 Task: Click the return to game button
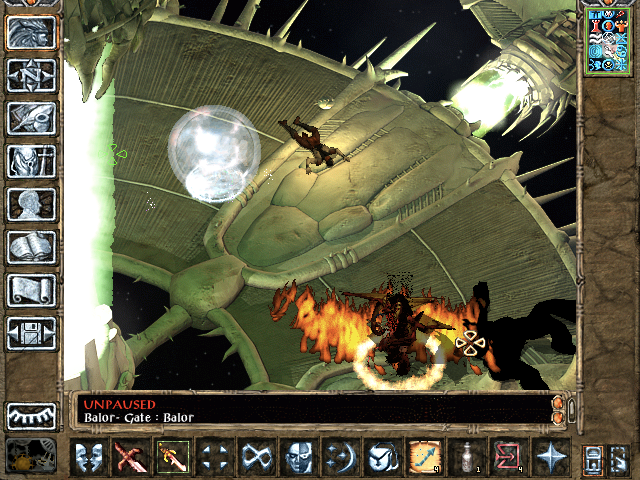pyautogui.click(x=31, y=32)
